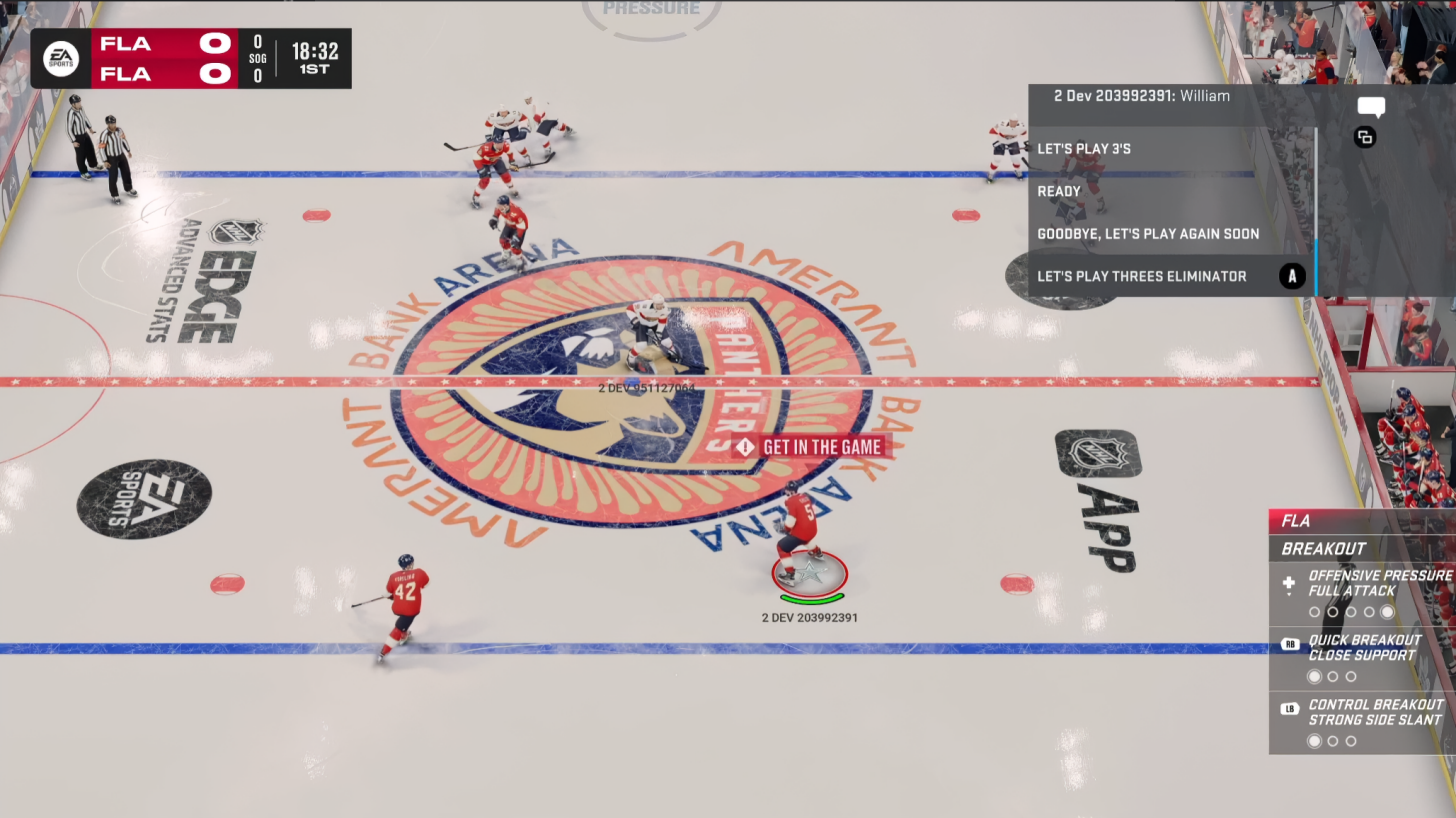1456x818 pixels.
Task: Select the middle Control Breakout Strong Side circle
Action: point(1333,741)
